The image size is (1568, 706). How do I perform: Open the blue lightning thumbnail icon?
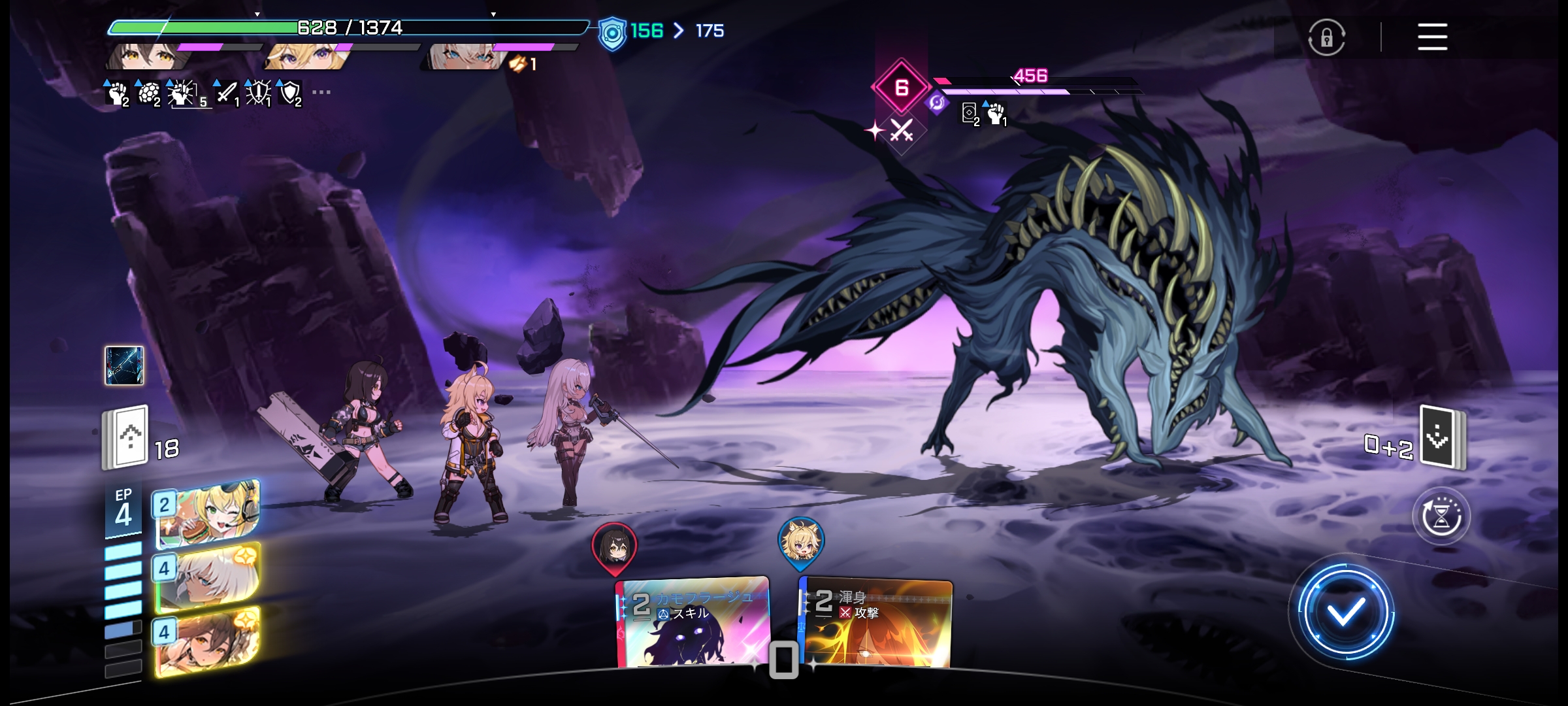pyautogui.click(x=124, y=365)
